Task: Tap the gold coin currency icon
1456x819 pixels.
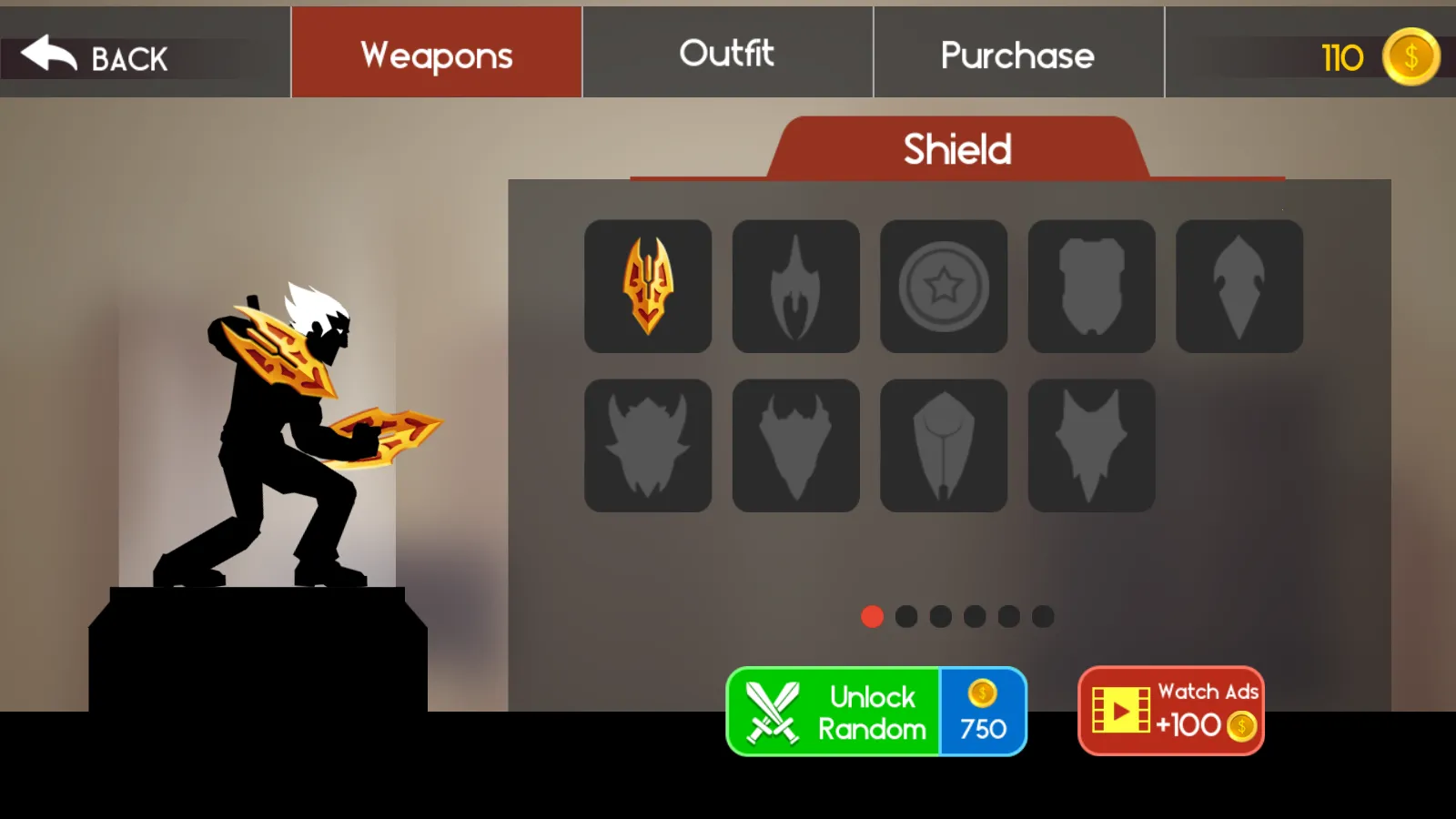Action: coord(1410,57)
